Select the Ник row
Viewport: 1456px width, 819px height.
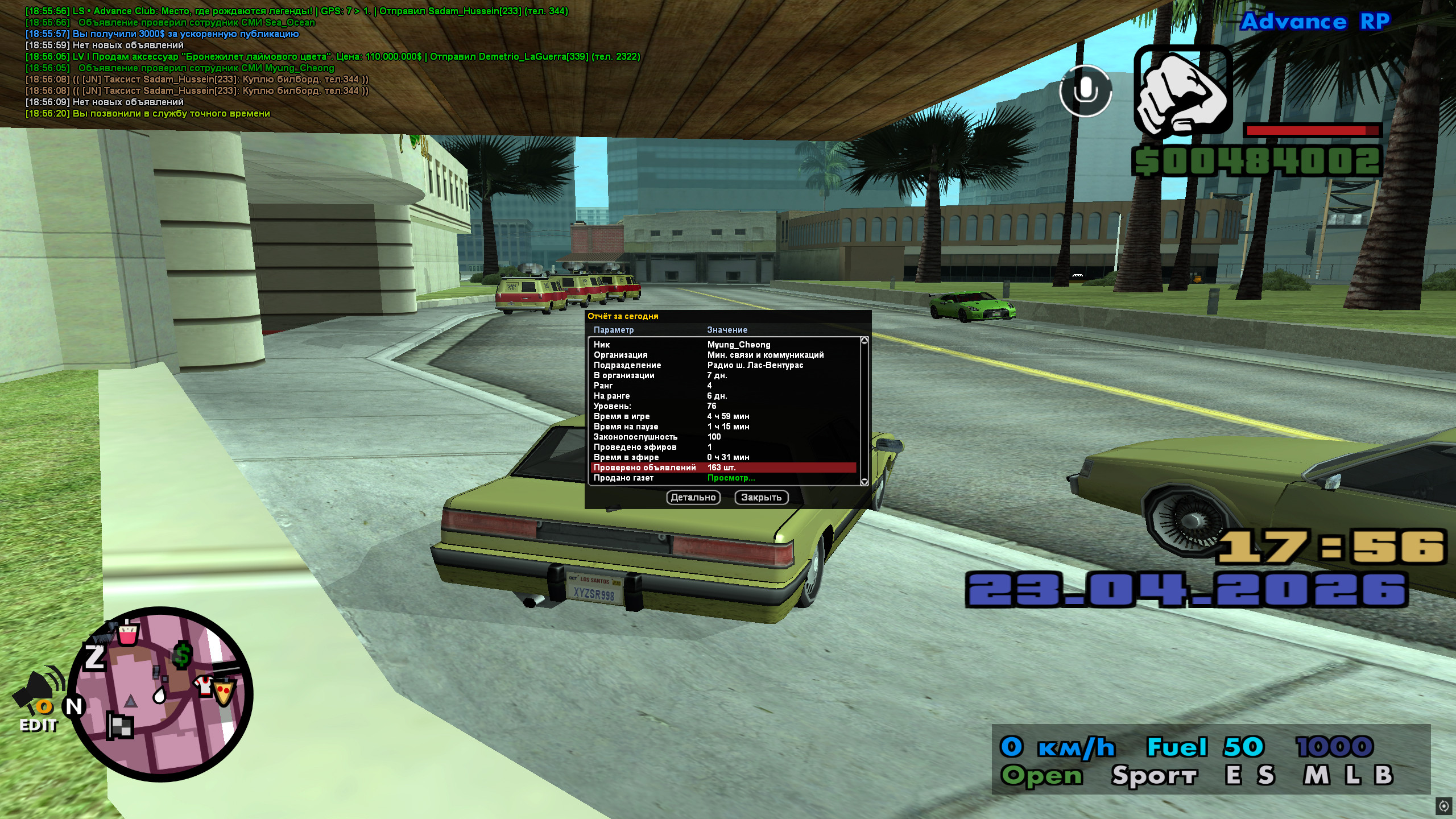click(723, 345)
